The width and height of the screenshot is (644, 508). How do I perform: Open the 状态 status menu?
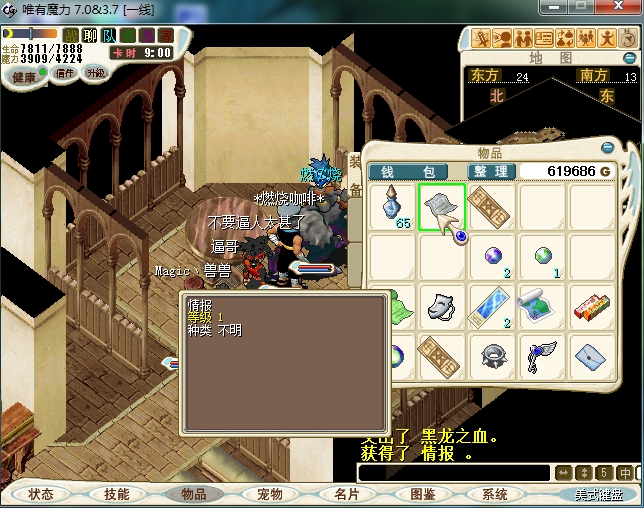pos(41,494)
